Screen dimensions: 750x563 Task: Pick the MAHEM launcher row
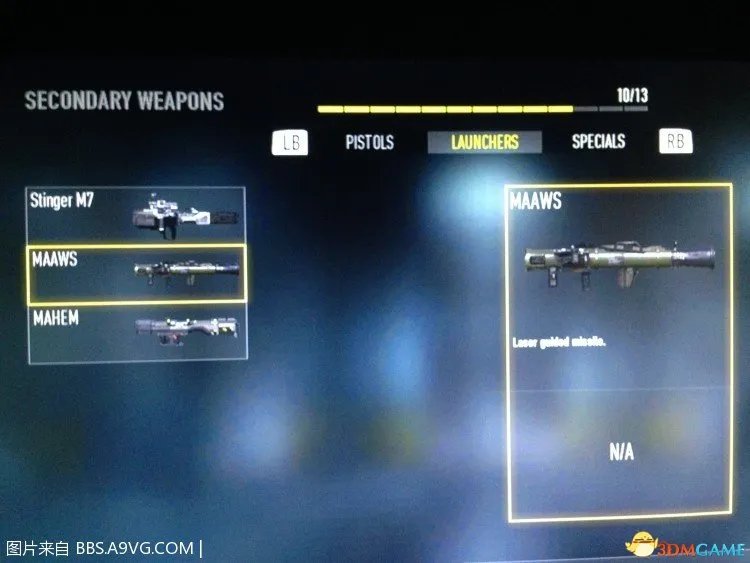(136, 332)
